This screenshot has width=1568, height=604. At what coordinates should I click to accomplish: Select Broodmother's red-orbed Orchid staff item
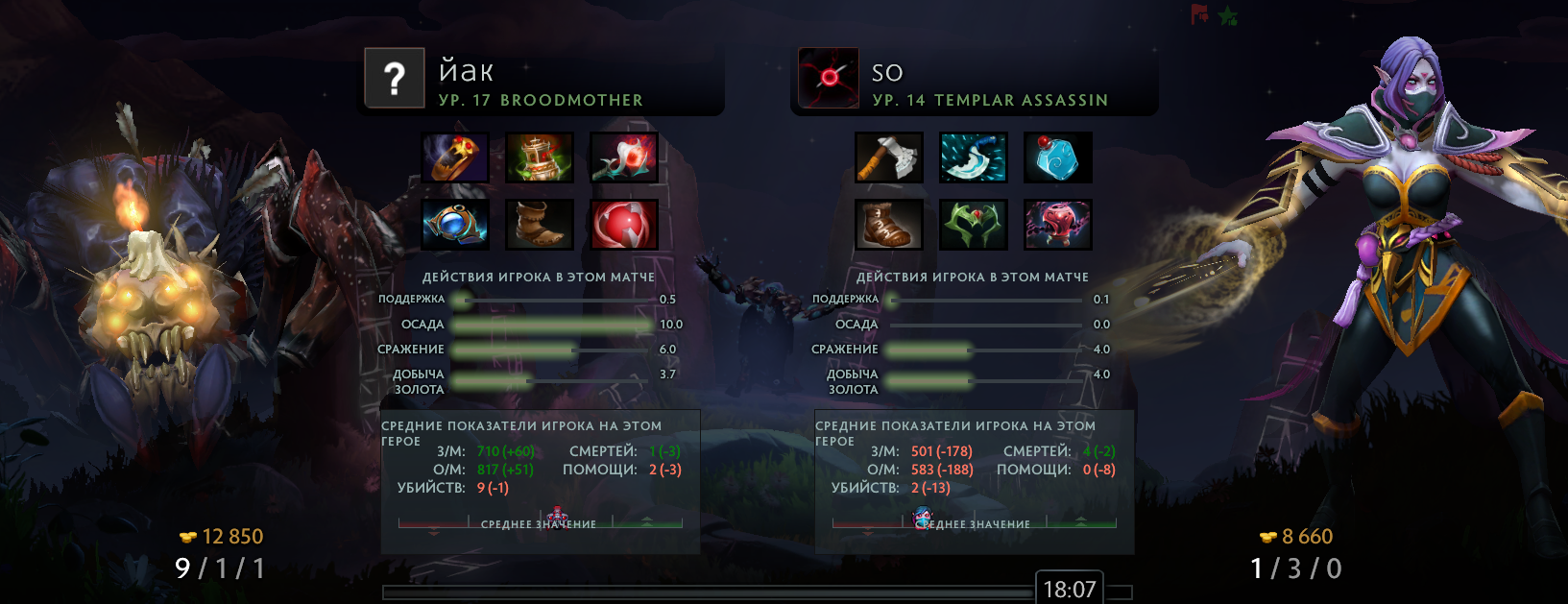[624, 157]
